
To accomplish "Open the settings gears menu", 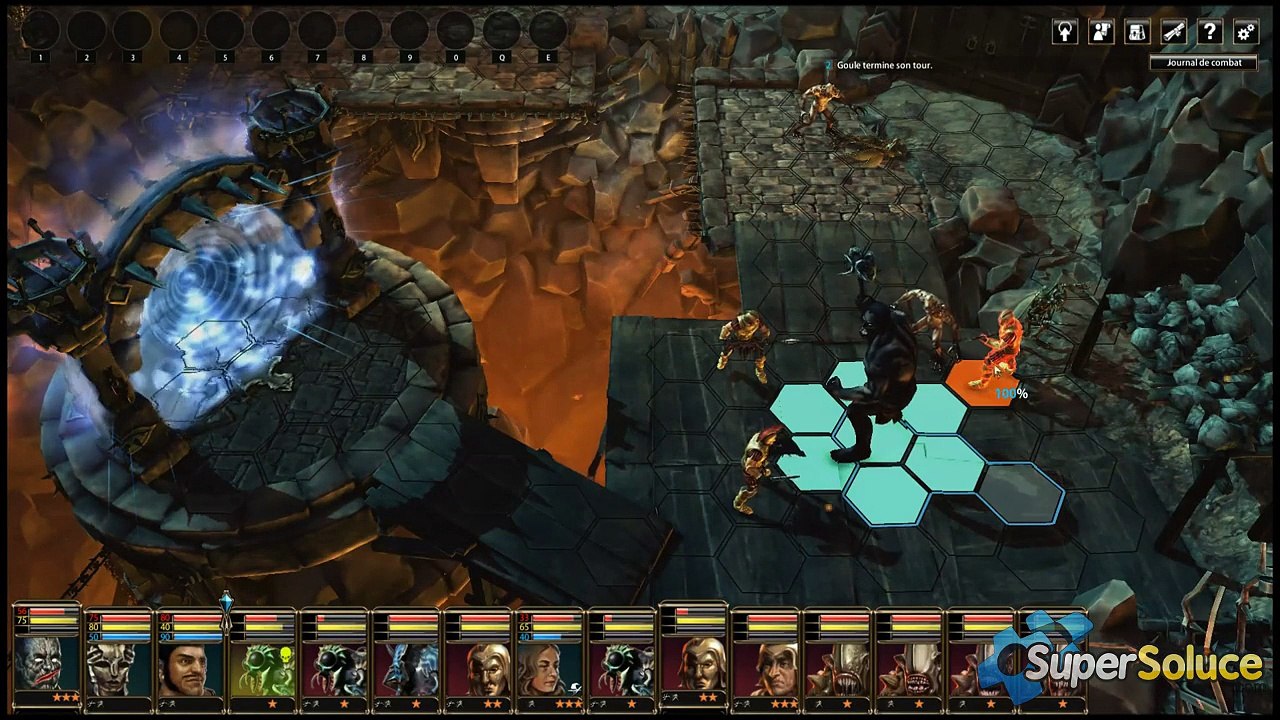I will (x=1245, y=32).
